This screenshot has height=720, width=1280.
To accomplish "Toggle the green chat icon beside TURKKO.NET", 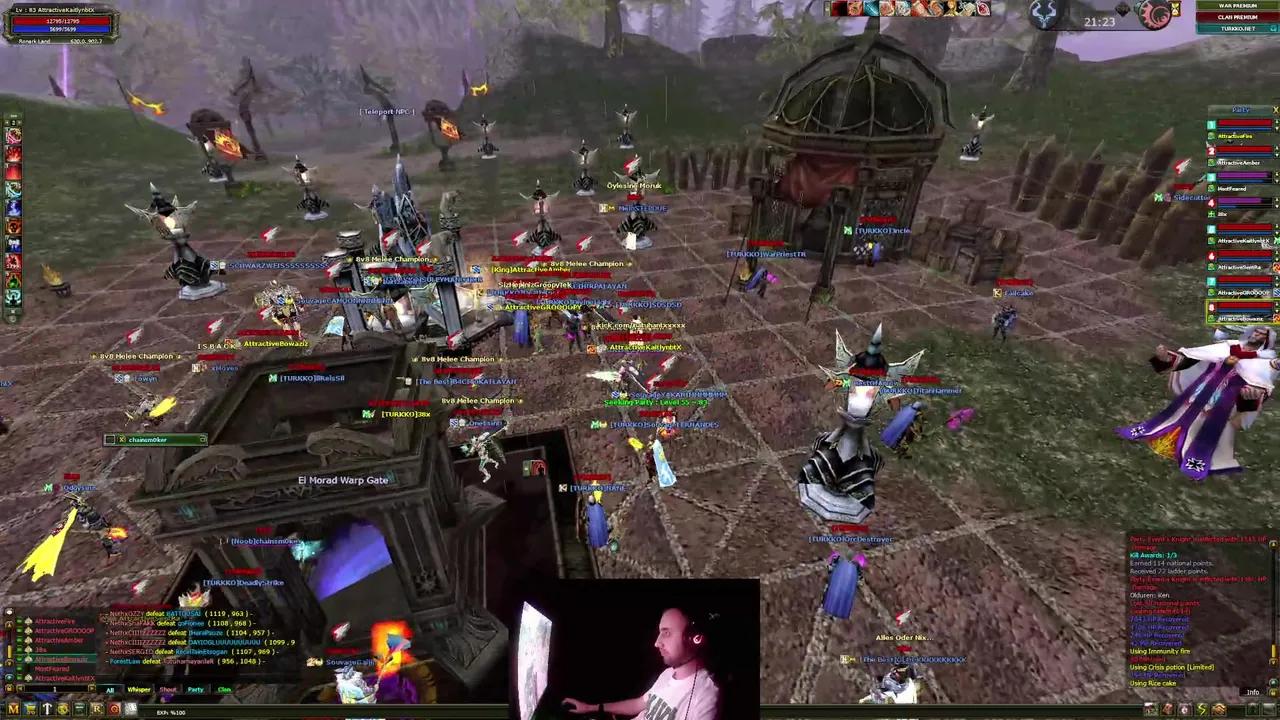I will click(1272, 28).
